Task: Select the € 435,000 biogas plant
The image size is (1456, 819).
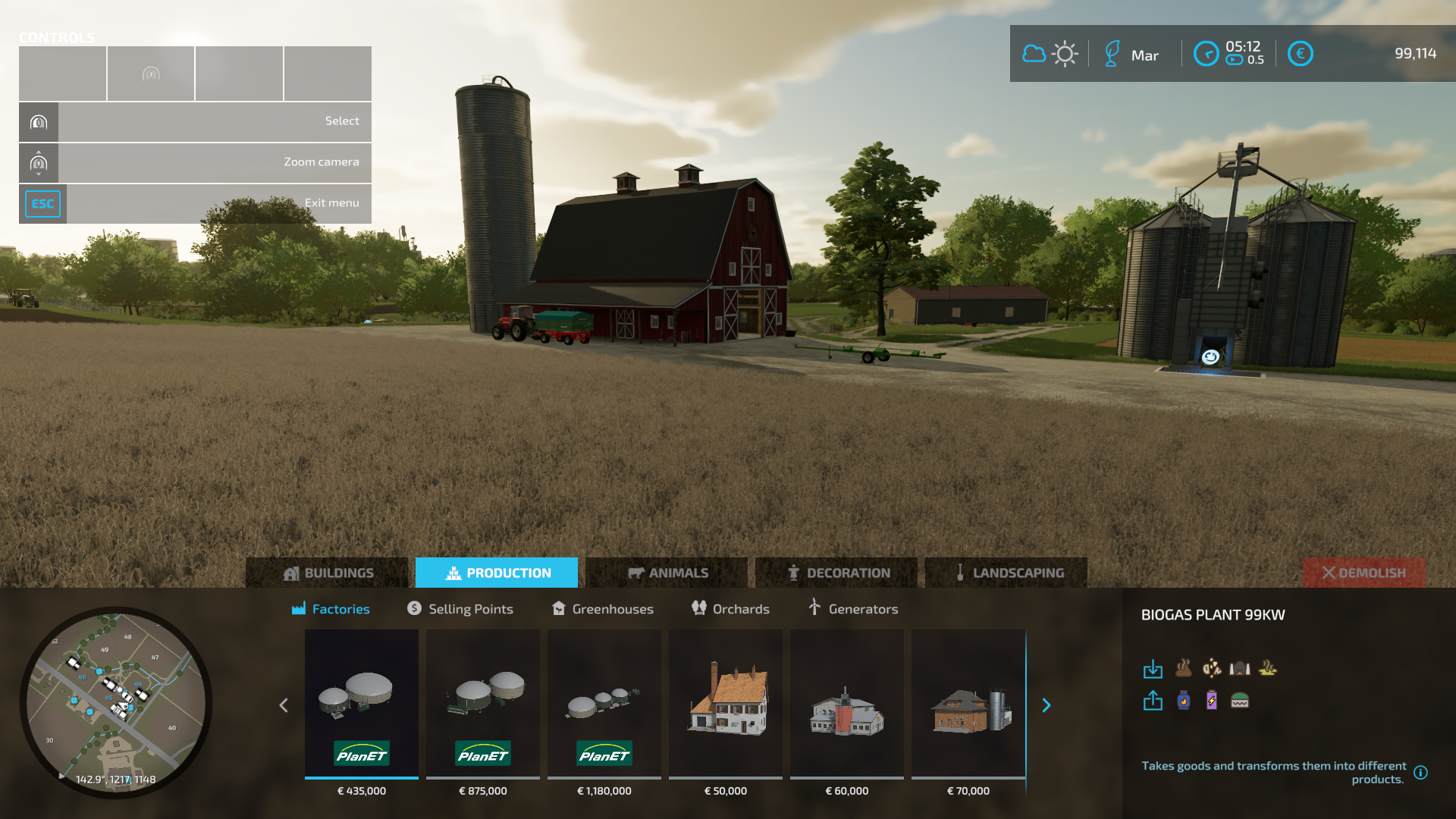Action: (362, 704)
